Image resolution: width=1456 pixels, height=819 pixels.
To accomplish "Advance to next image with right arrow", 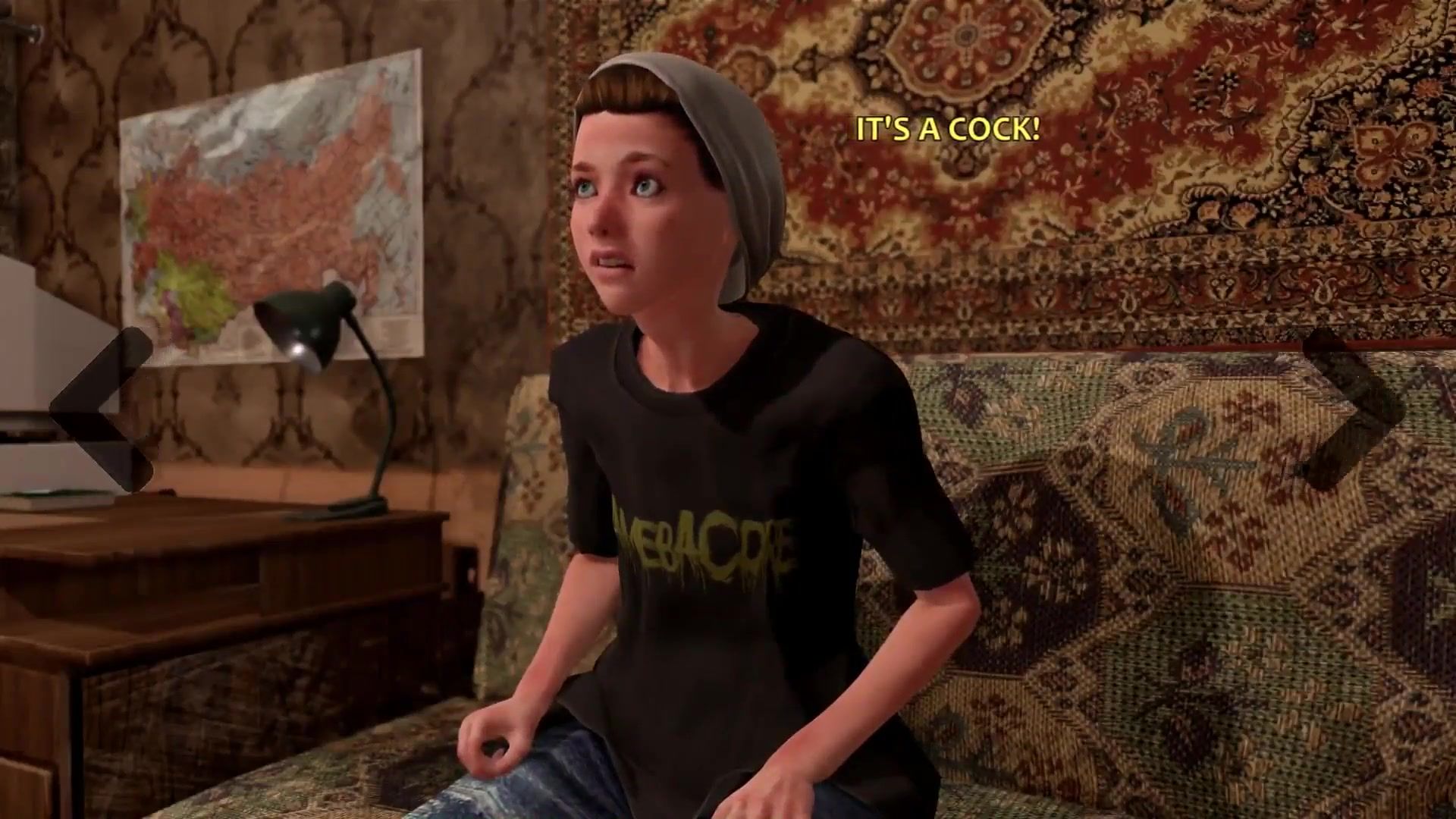I will tap(1354, 409).
